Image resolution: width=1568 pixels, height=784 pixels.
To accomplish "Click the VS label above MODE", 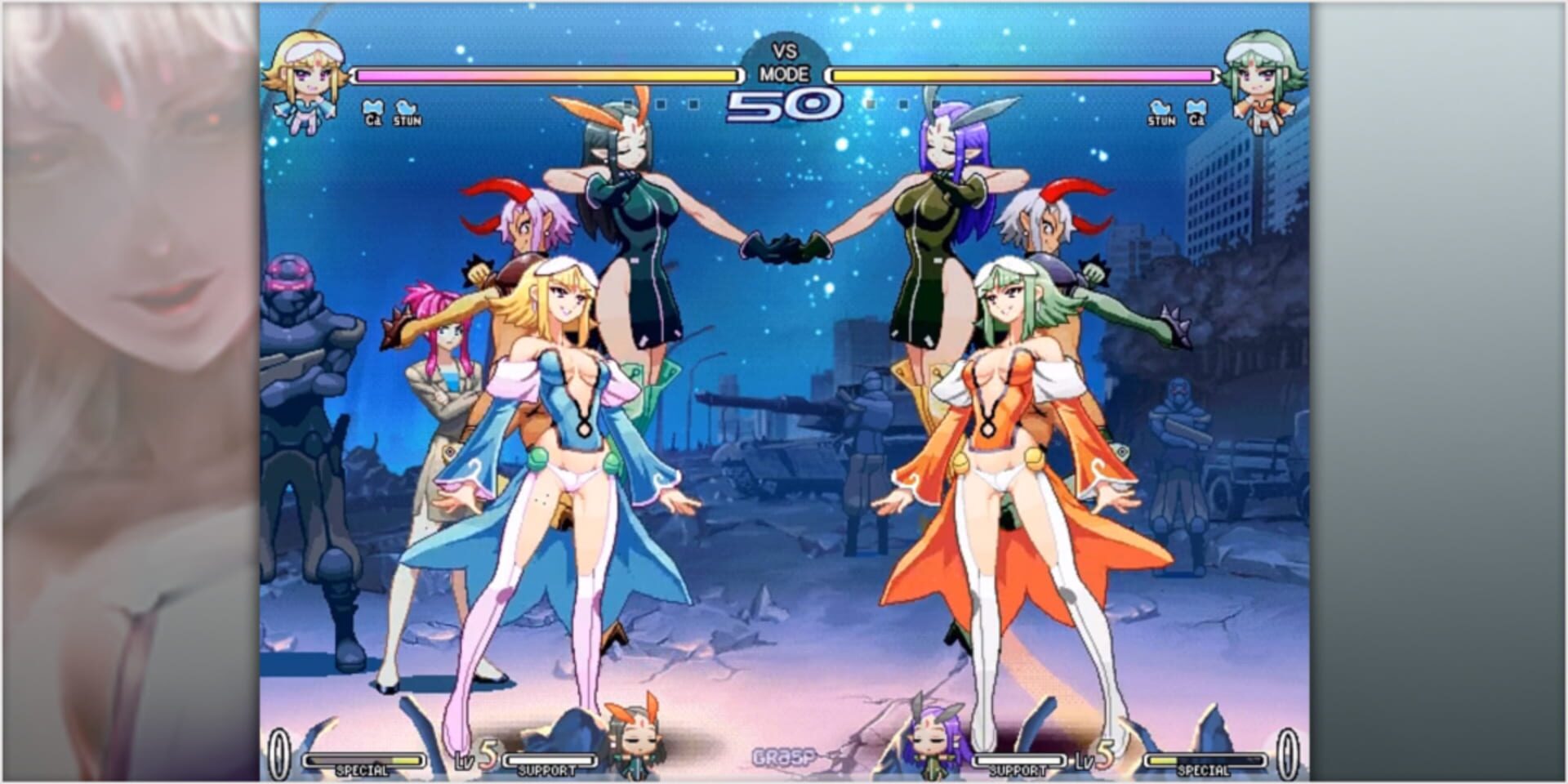I will click(784, 51).
